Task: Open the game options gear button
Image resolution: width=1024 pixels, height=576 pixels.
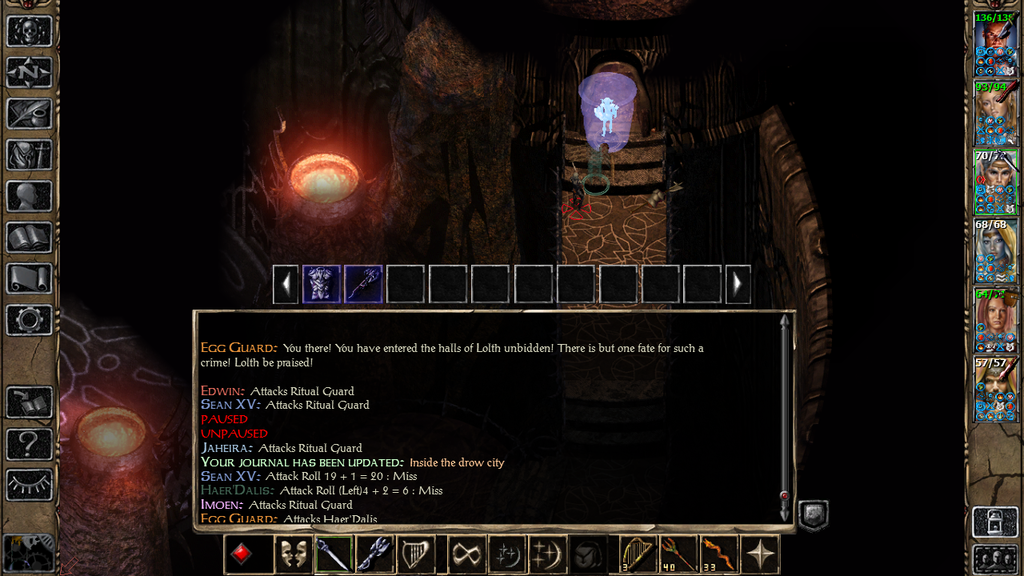Action: click(29, 320)
